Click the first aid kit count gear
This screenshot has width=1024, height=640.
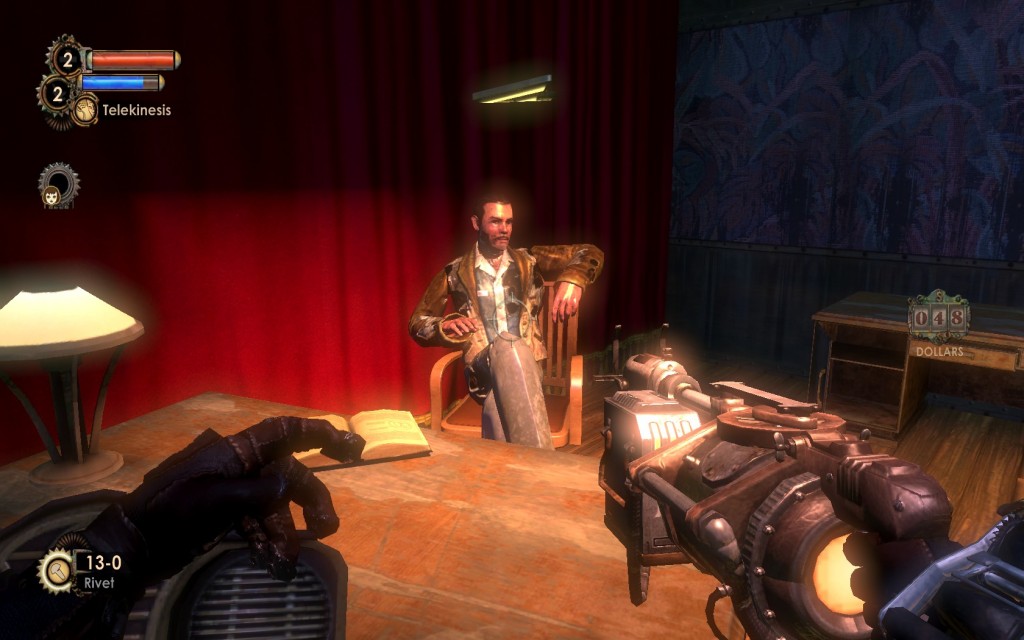click(x=66, y=59)
